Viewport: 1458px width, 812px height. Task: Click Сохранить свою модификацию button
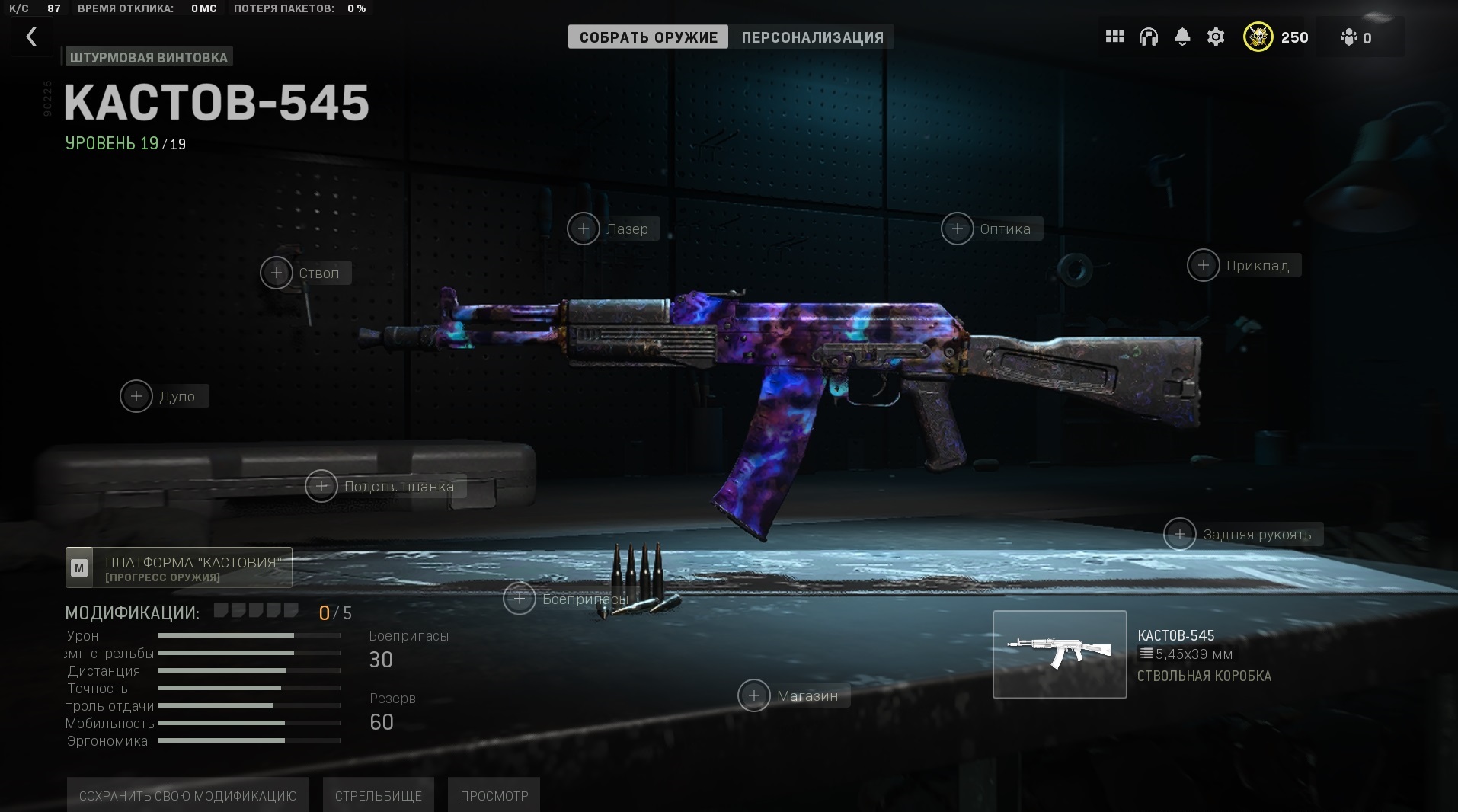click(188, 795)
